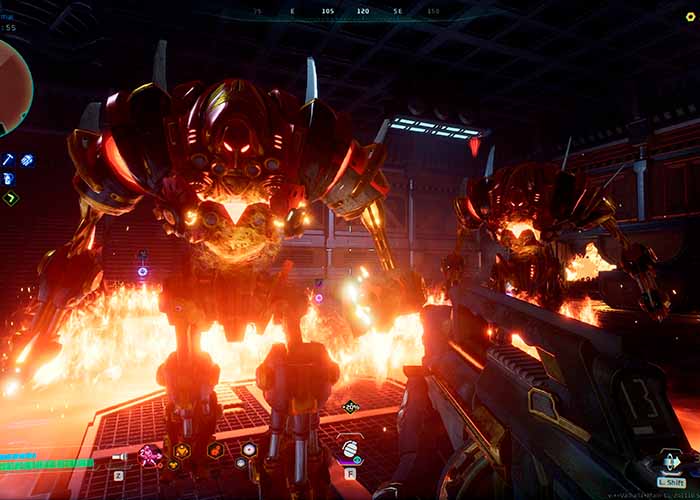
Task: Activate the dash ability icon
Action: [x=670, y=460]
